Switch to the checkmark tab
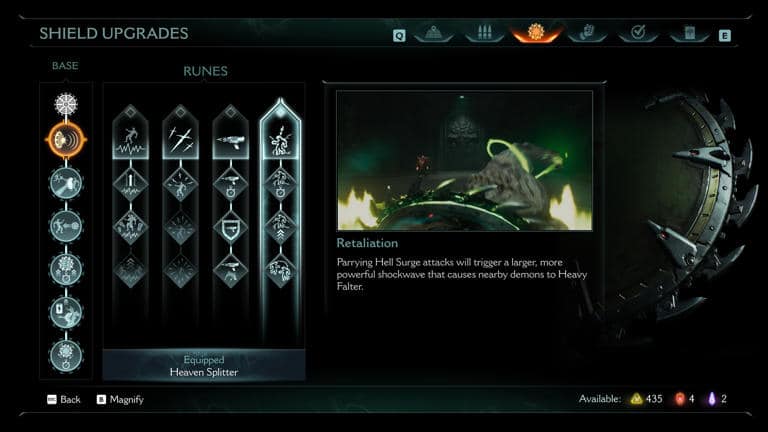 [x=638, y=33]
